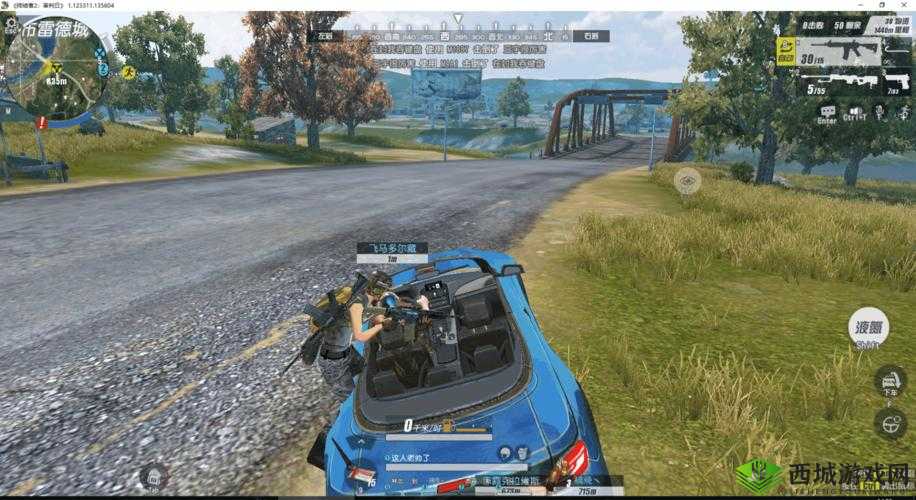
Task: Activate the white round boost button
Action: pyautogui.click(x=867, y=327)
